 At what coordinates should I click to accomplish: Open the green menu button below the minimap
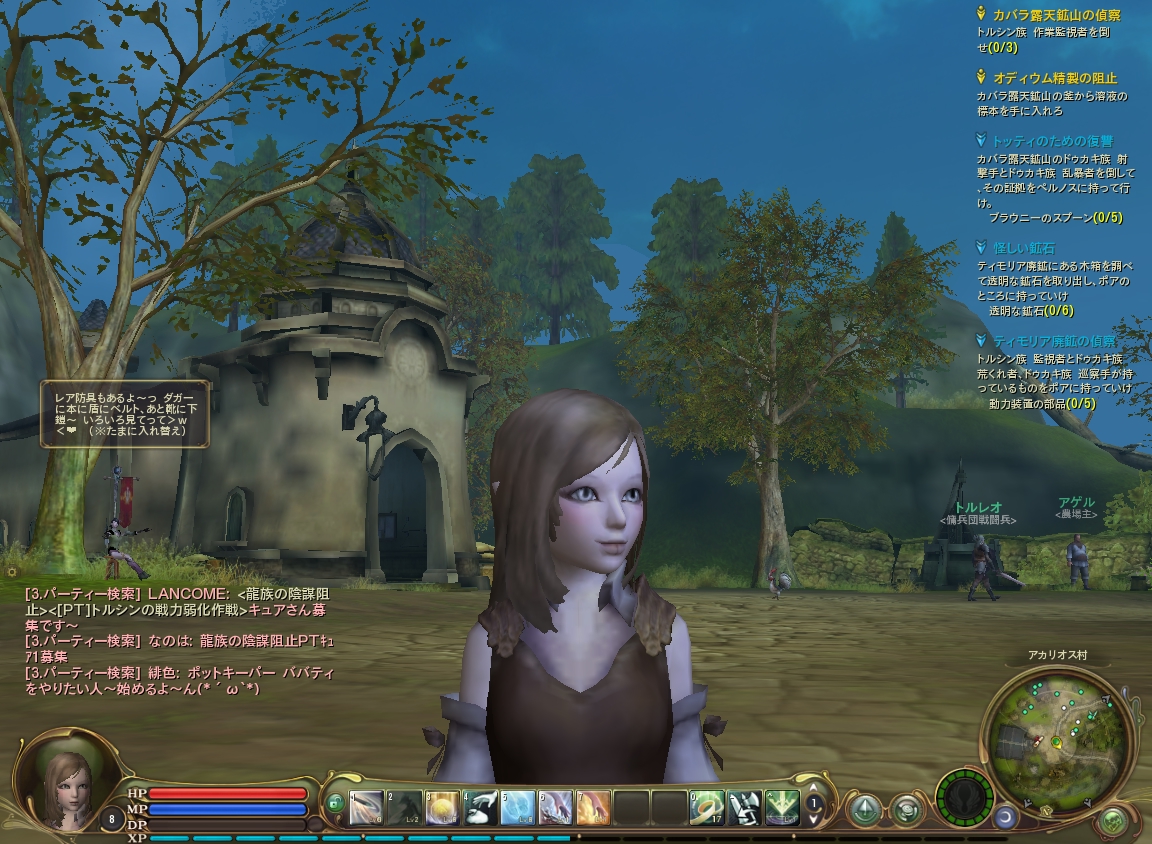pos(1112,822)
